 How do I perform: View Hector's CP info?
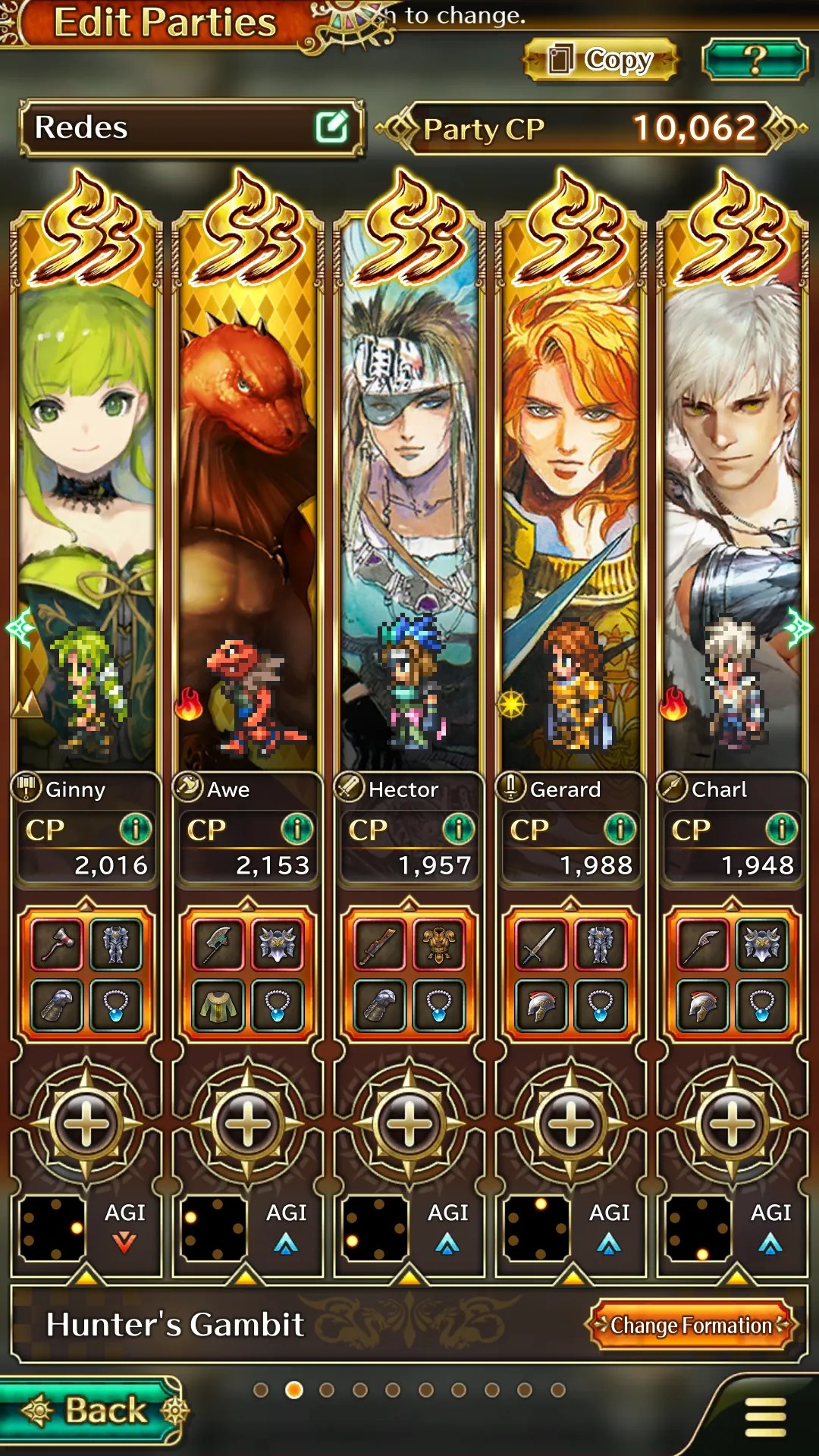point(459,829)
